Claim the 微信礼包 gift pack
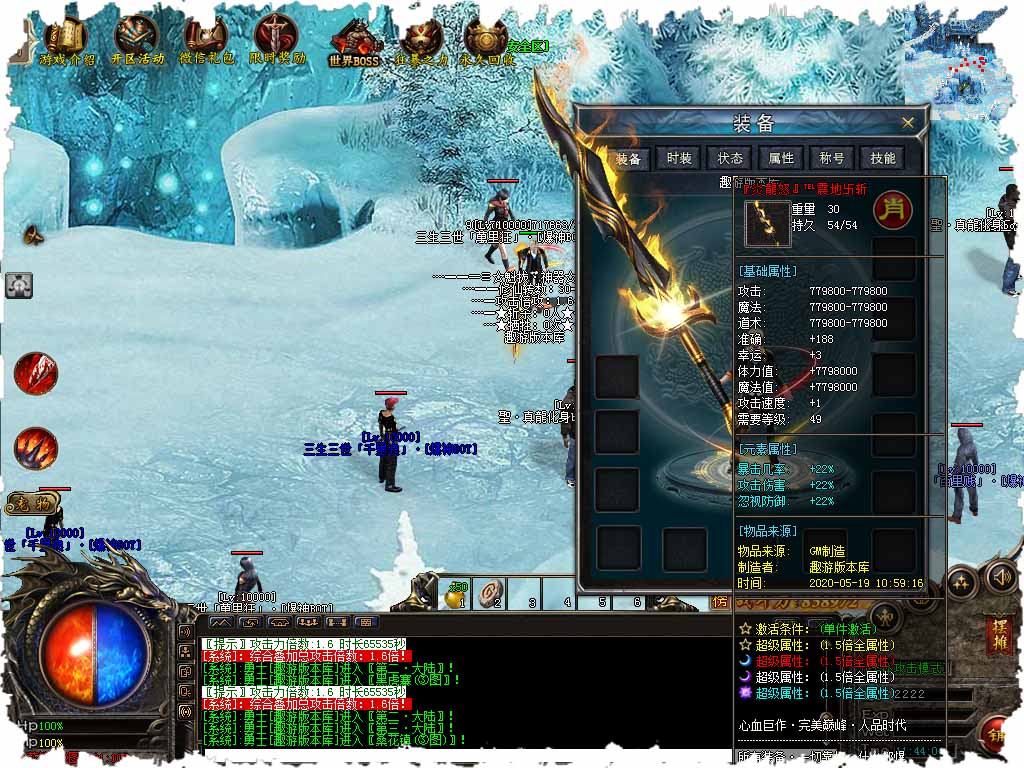Image resolution: width=1024 pixels, height=768 pixels. pos(206,40)
